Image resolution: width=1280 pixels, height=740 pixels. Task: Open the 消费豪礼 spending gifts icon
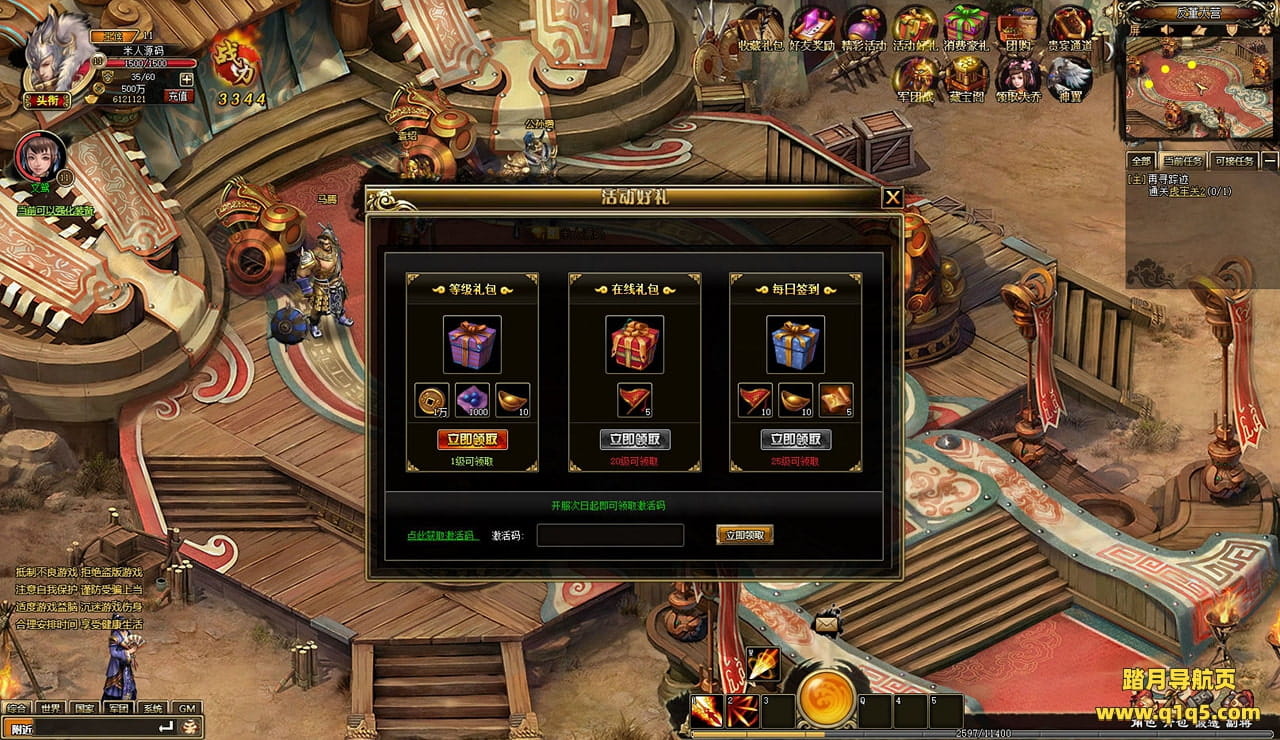966,27
